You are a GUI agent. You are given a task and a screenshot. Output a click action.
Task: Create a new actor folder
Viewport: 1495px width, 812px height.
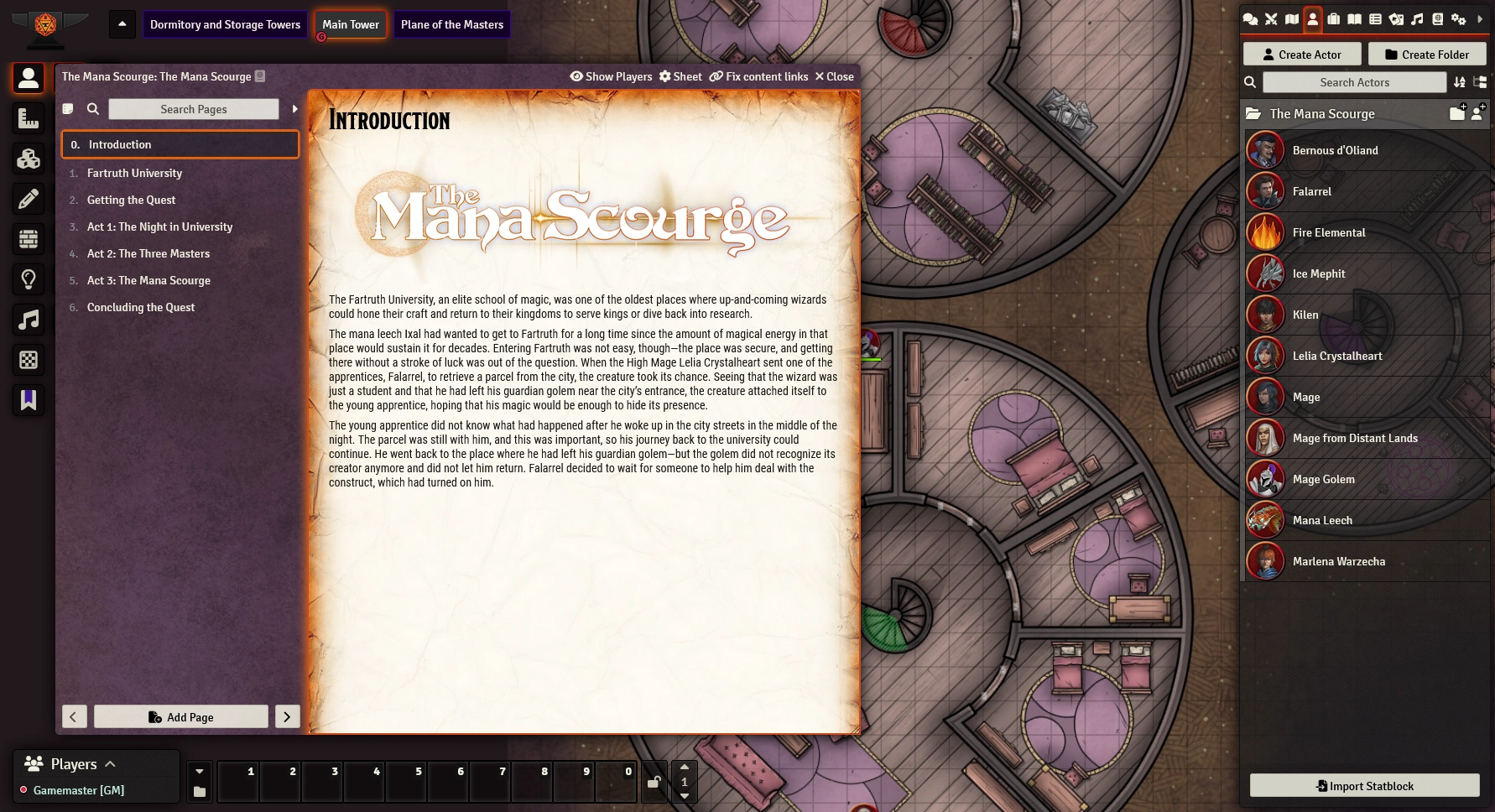(1427, 55)
